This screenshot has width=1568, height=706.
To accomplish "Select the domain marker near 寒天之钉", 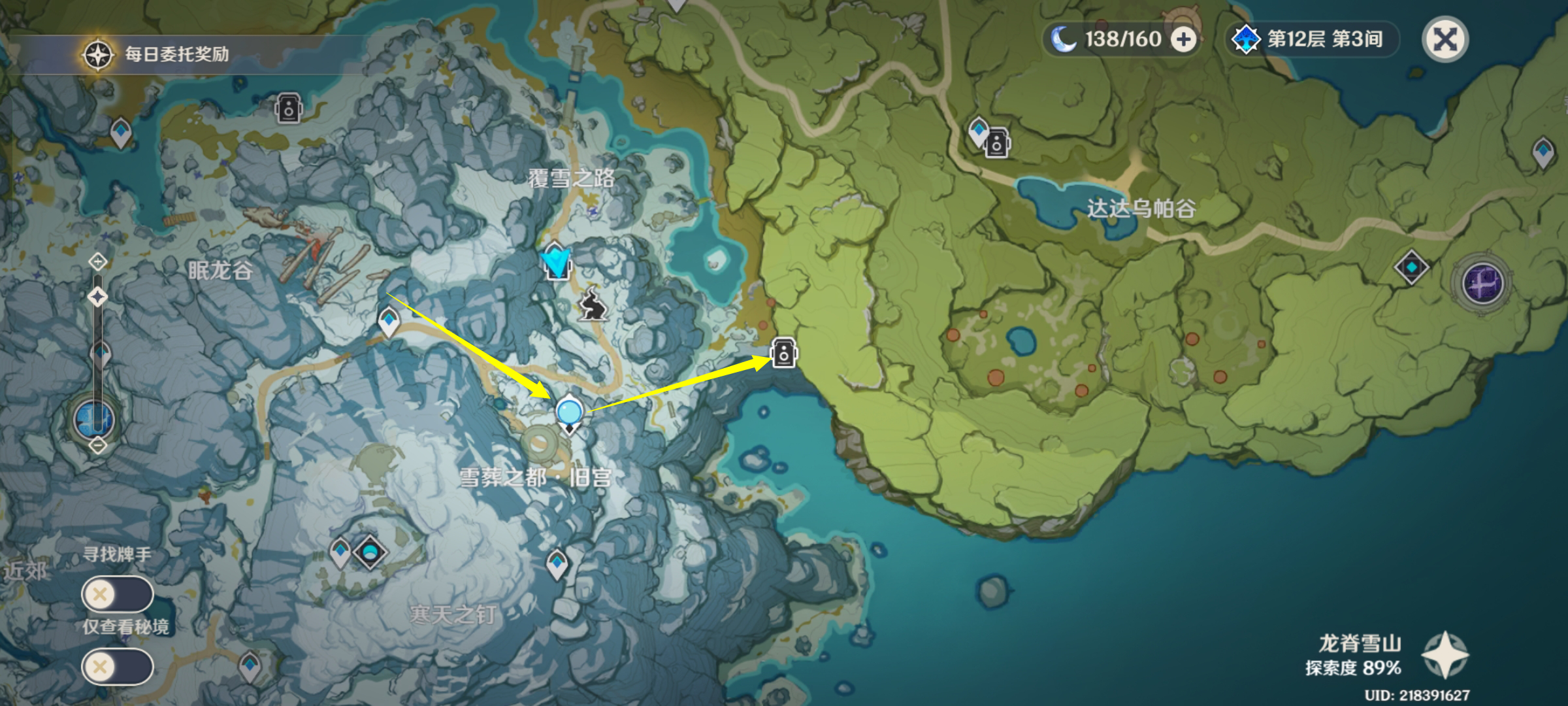I will pos(370,552).
